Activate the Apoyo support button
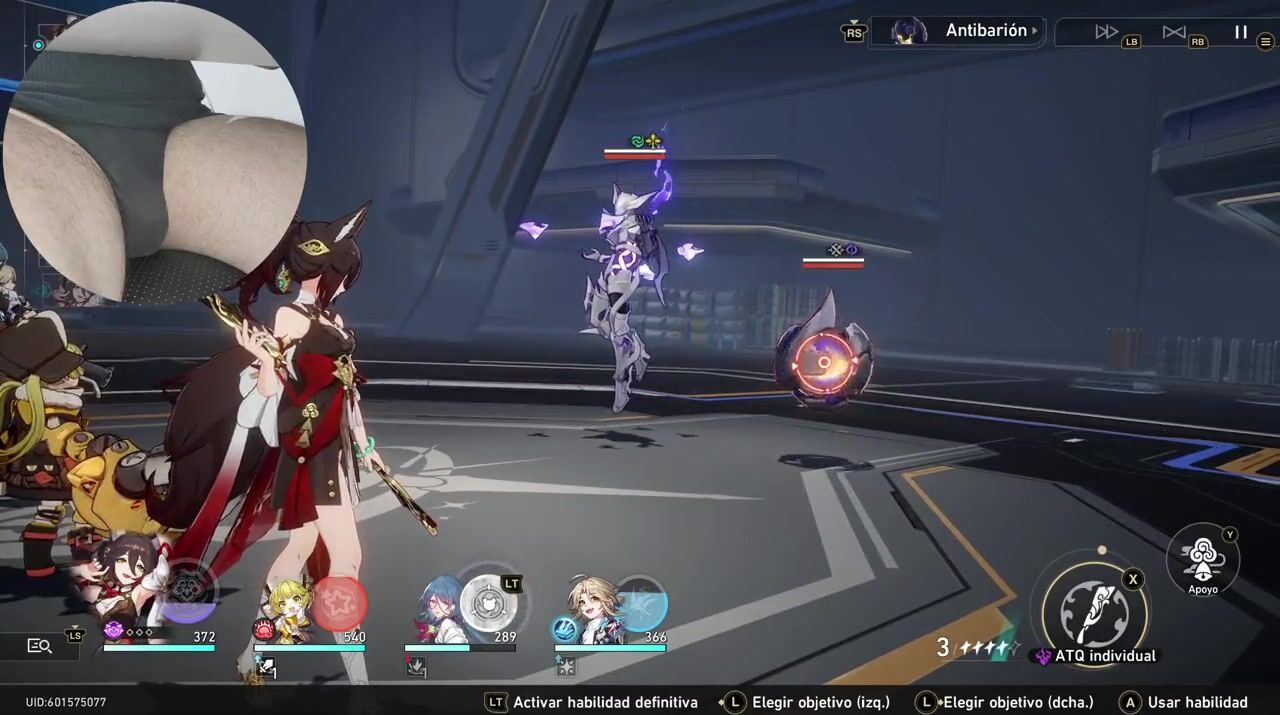Viewport: 1280px width, 715px height. (x=1203, y=560)
